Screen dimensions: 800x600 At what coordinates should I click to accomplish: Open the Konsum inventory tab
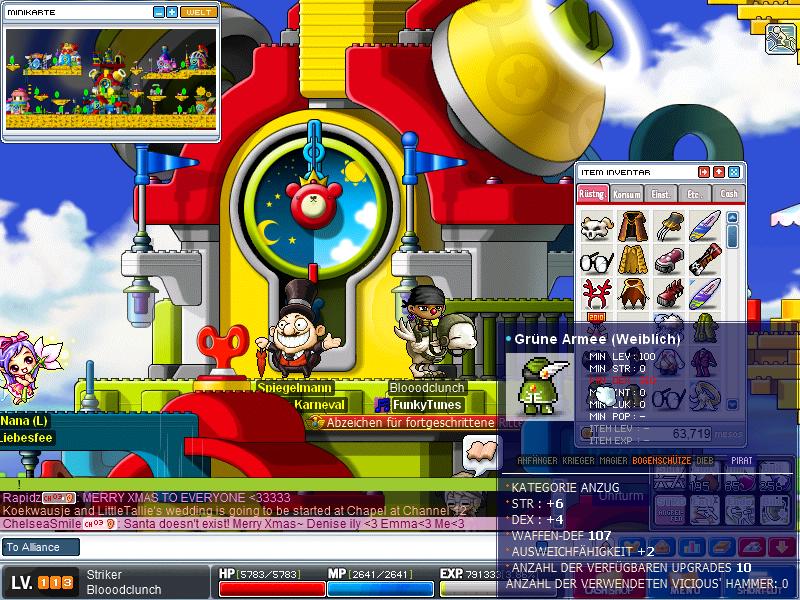point(626,193)
